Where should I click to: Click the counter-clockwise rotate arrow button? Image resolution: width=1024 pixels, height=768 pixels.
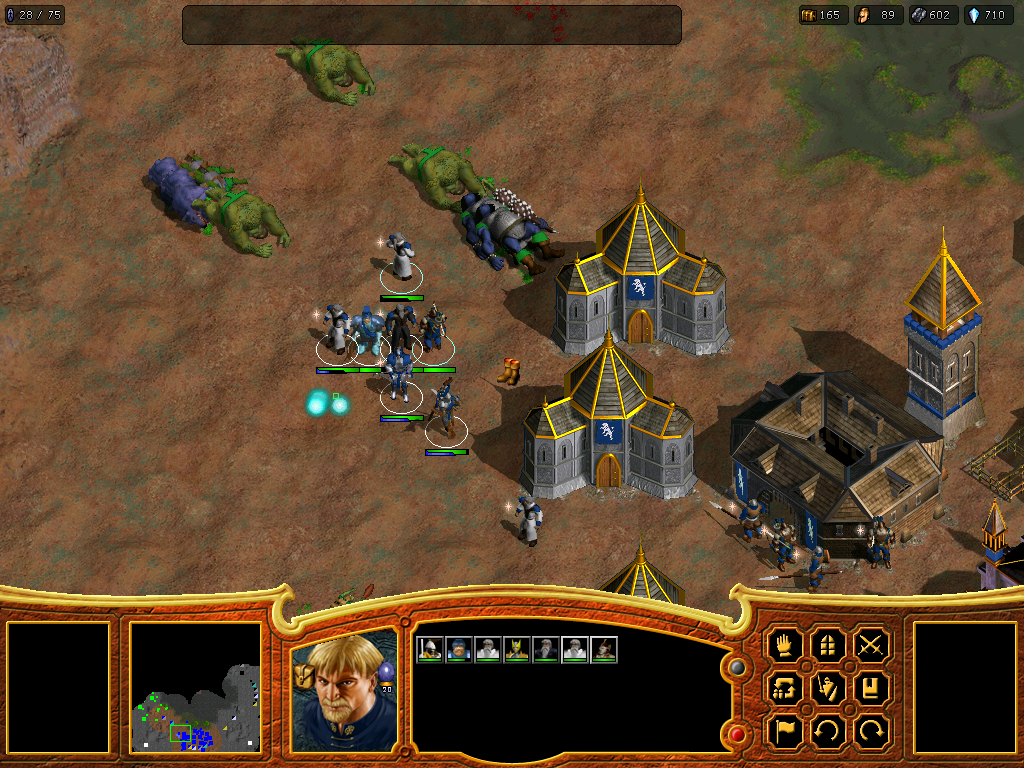coord(828,731)
